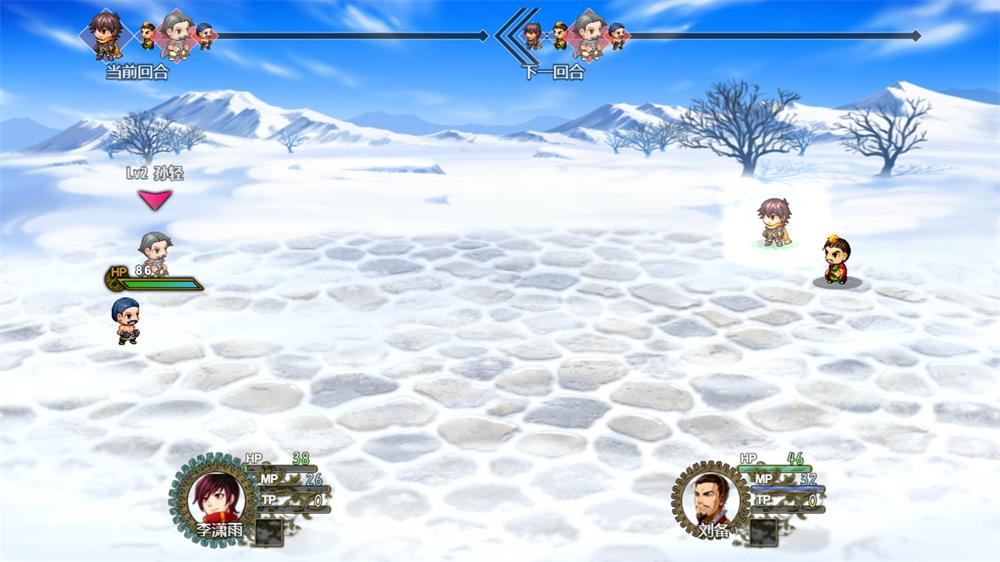Click the grey-haired enemy icon in the 下一回合 turn order
This screenshot has width=1000, height=562.
(587, 35)
